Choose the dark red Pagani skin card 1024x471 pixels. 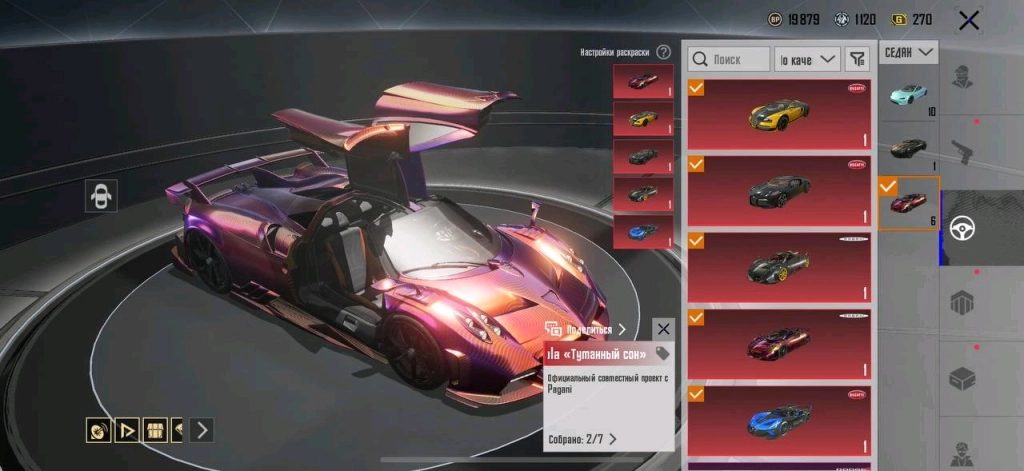(779, 344)
